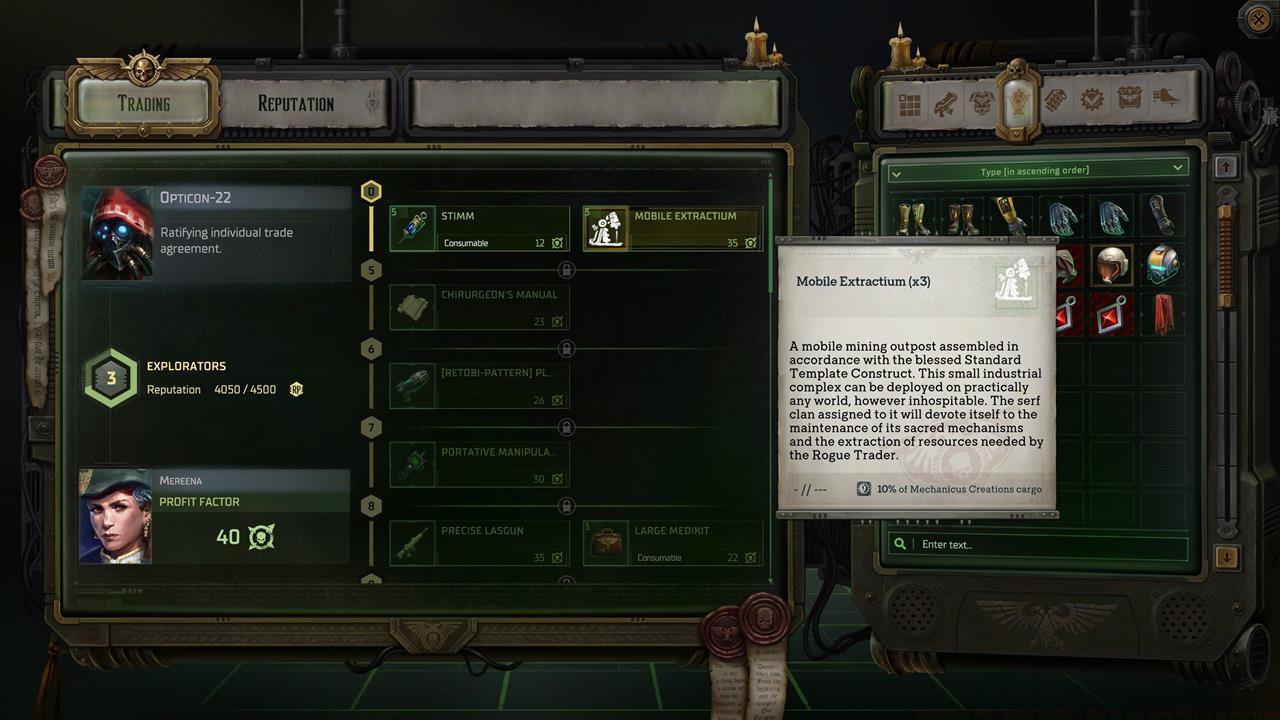
Task: Pick the Portative Manipulator item
Action: [x=480, y=465]
